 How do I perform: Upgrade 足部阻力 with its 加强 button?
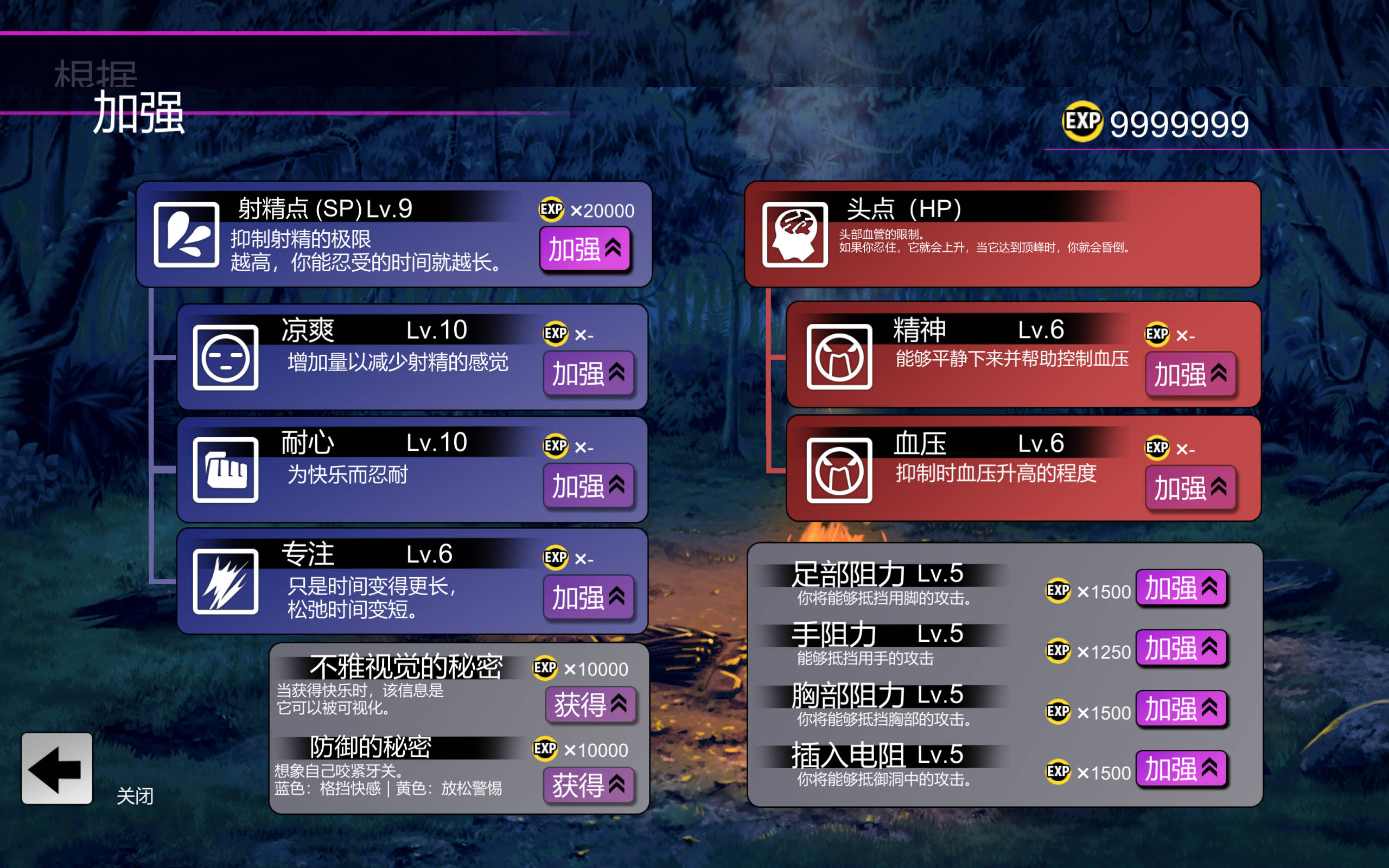pos(1181,589)
